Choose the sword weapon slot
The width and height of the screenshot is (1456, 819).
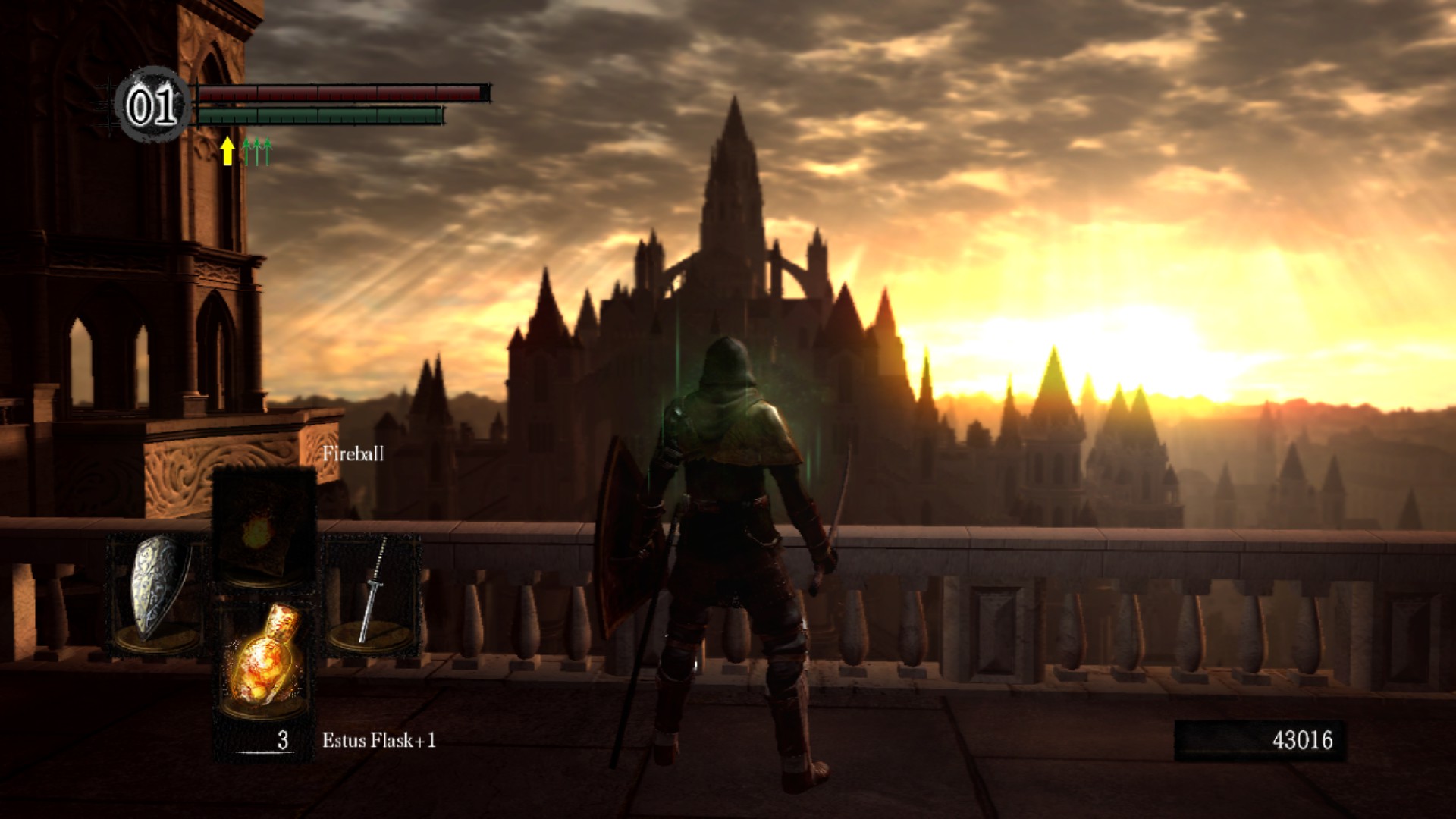[x=372, y=593]
